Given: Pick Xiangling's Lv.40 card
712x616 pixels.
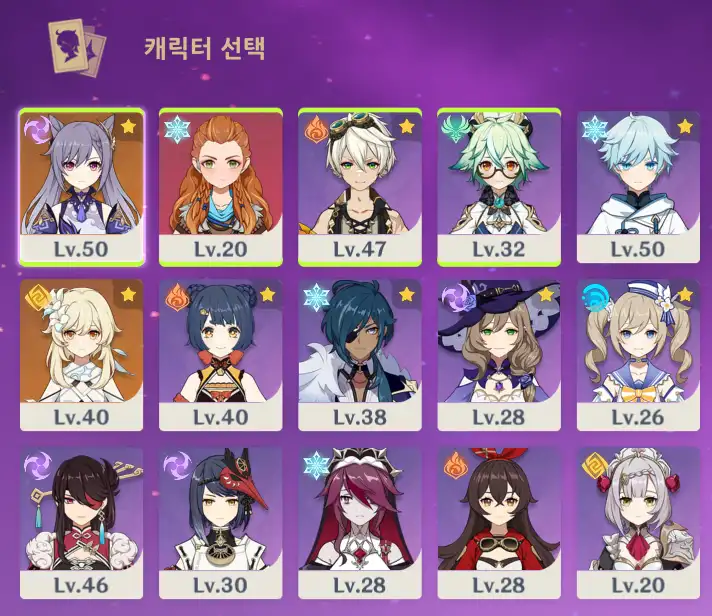Looking at the screenshot, I should click(x=221, y=355).
